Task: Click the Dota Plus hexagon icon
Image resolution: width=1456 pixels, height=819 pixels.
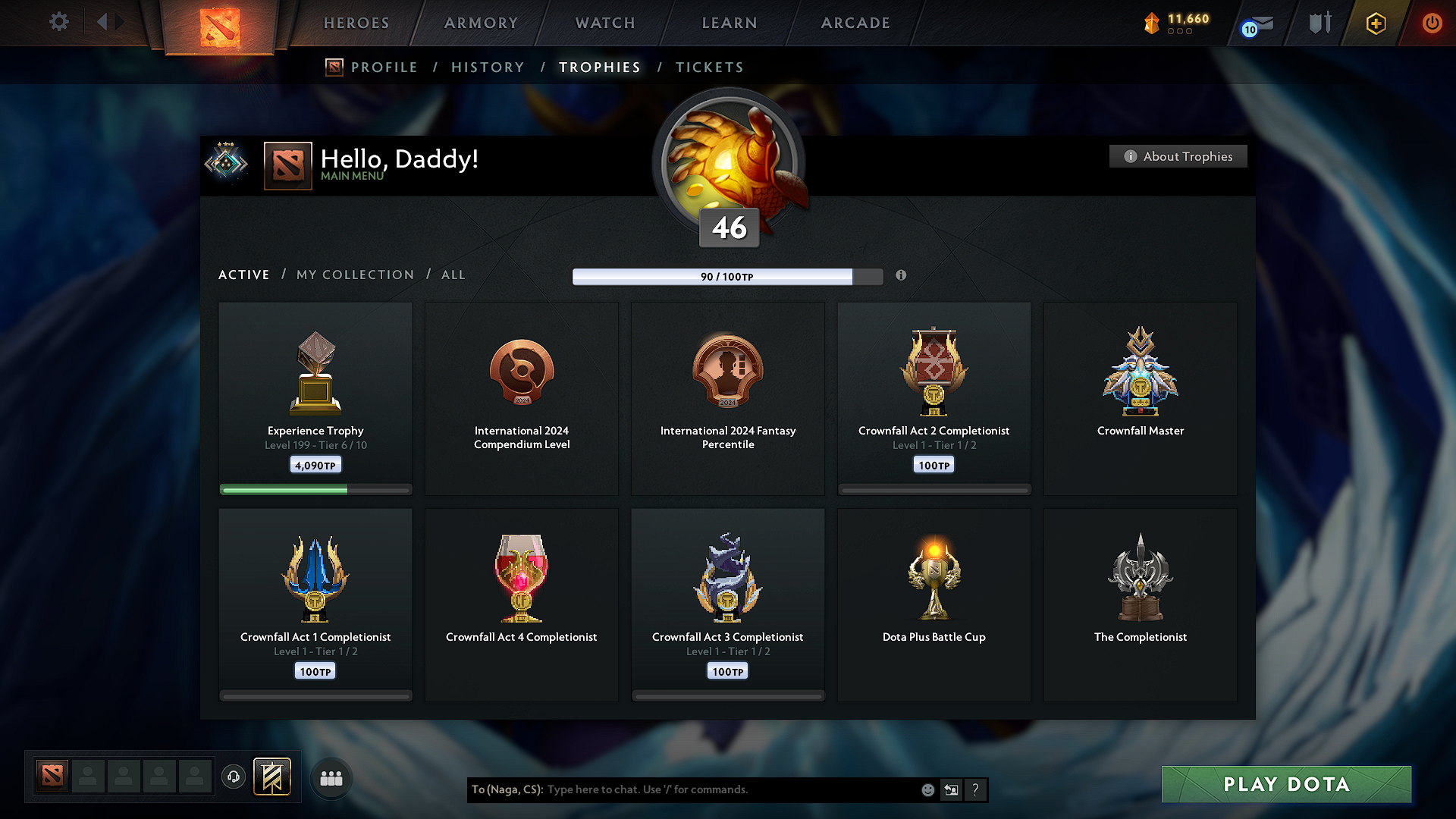Action: (x=1375, y=24)
